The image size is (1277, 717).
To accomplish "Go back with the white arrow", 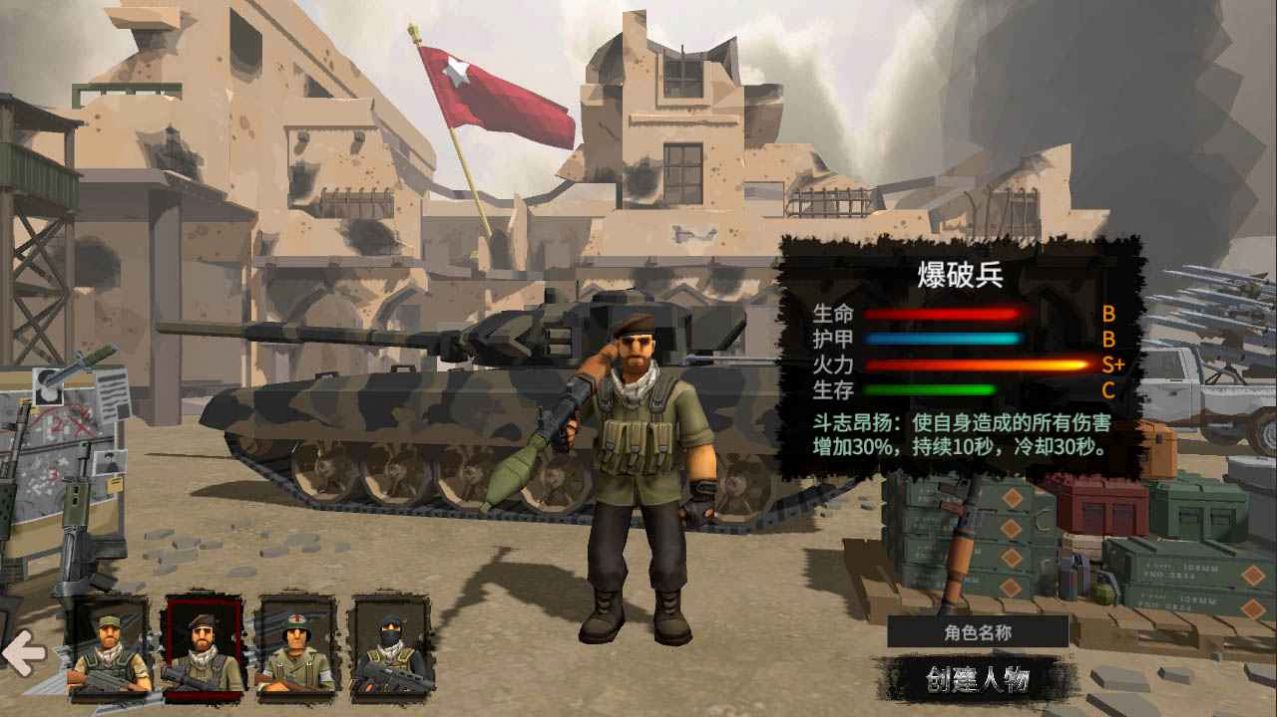I will tap(24, 655).
